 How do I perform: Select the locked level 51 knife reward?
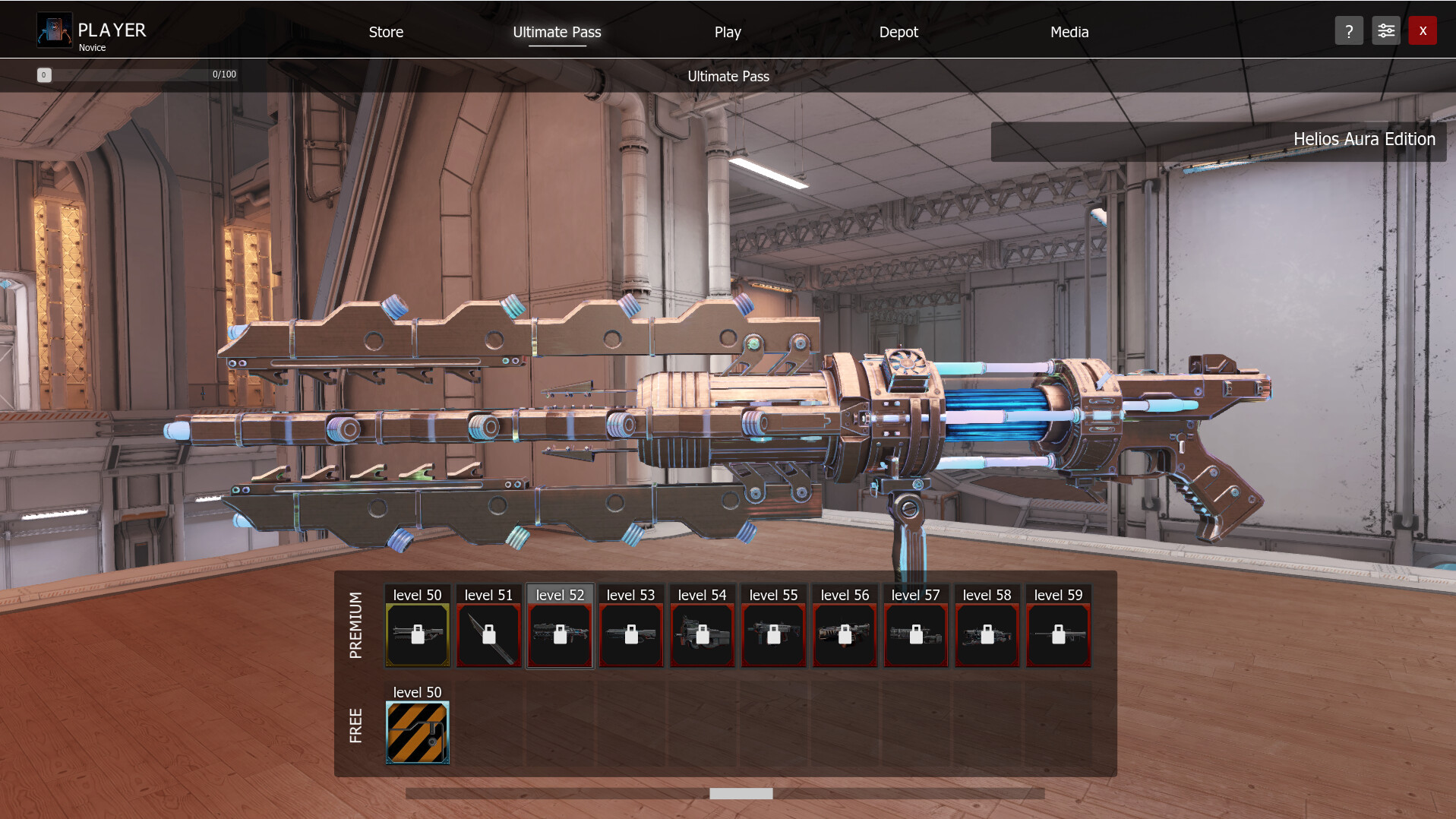488,634
